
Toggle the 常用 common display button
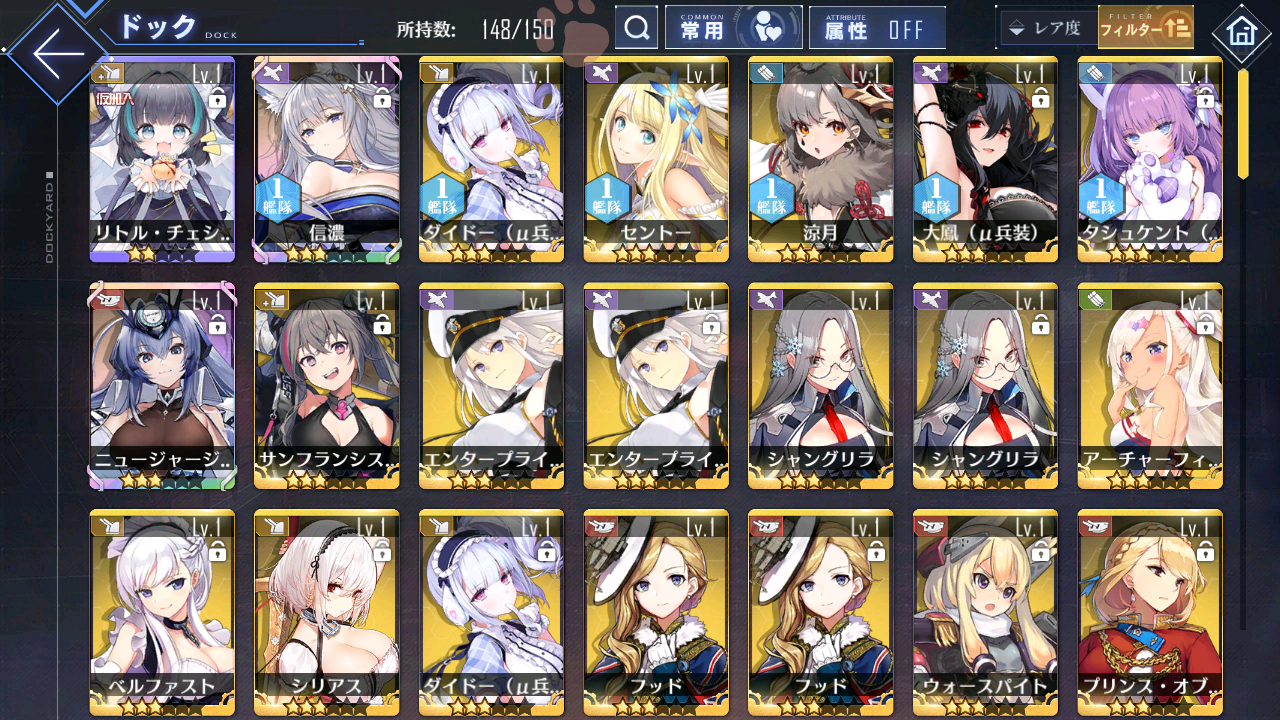tap(733, 28)
